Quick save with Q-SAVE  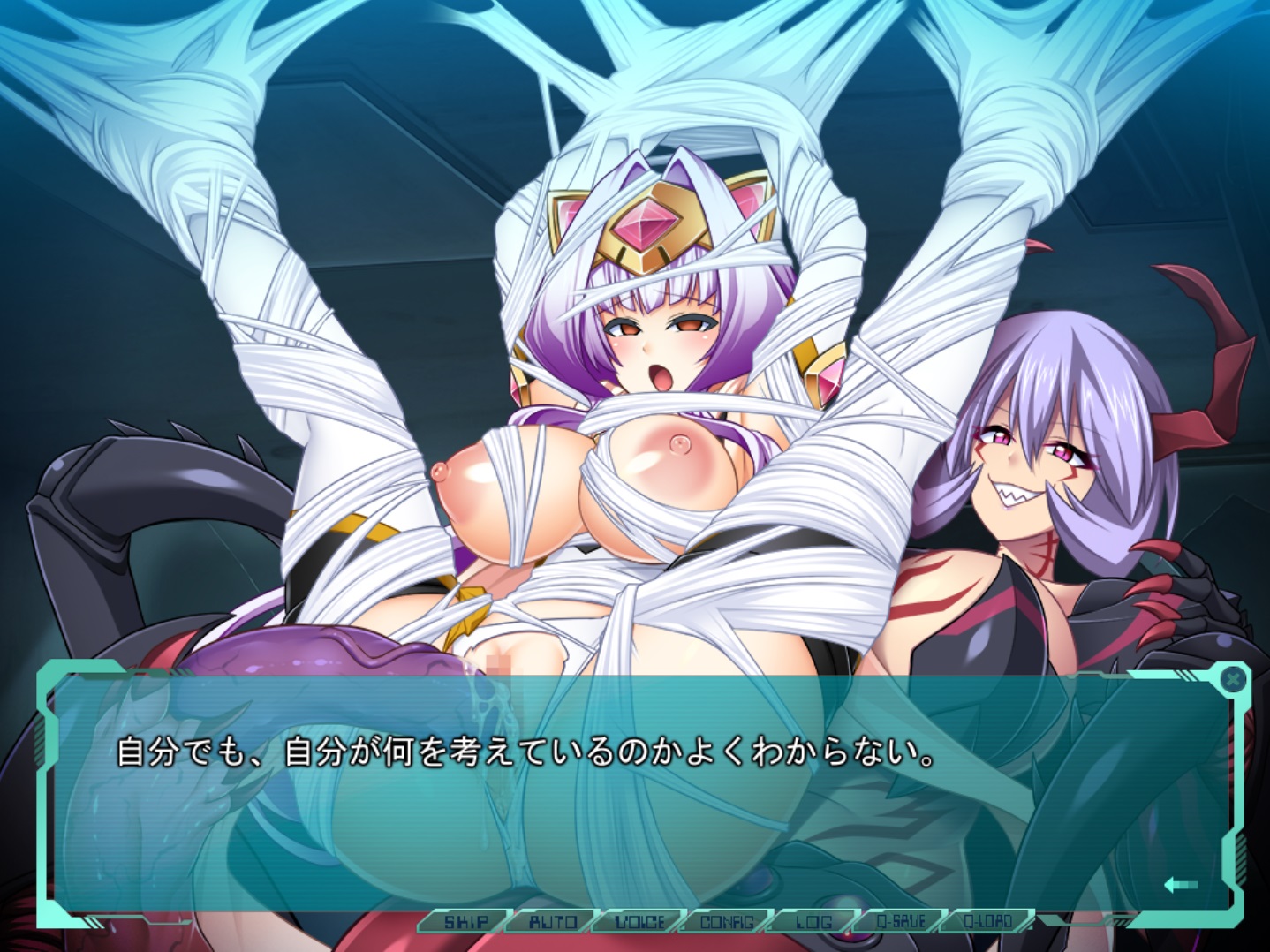900,922
